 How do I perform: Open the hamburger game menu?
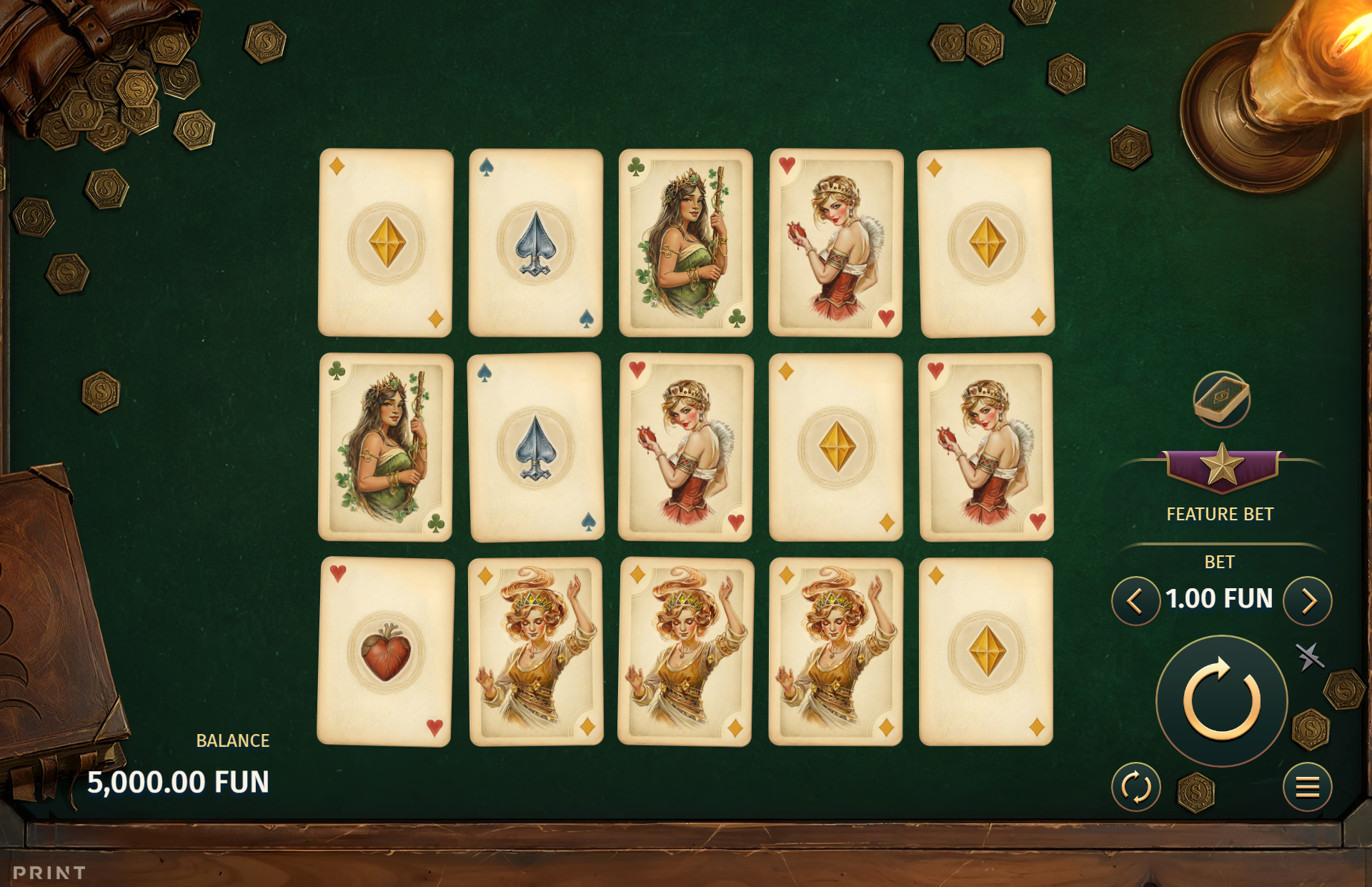[1307, 788]
